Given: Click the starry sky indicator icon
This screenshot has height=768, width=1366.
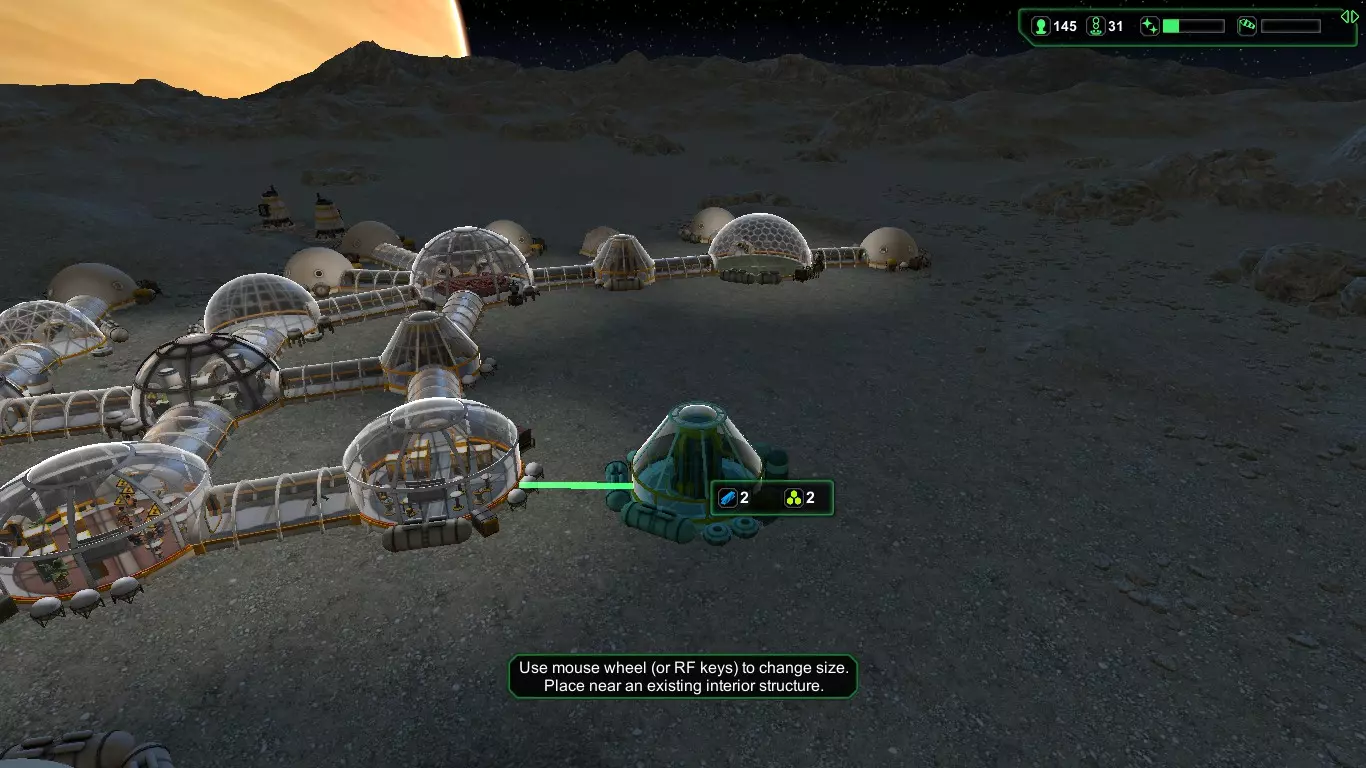Looking at the screenshot, I should pos(1150,27).
